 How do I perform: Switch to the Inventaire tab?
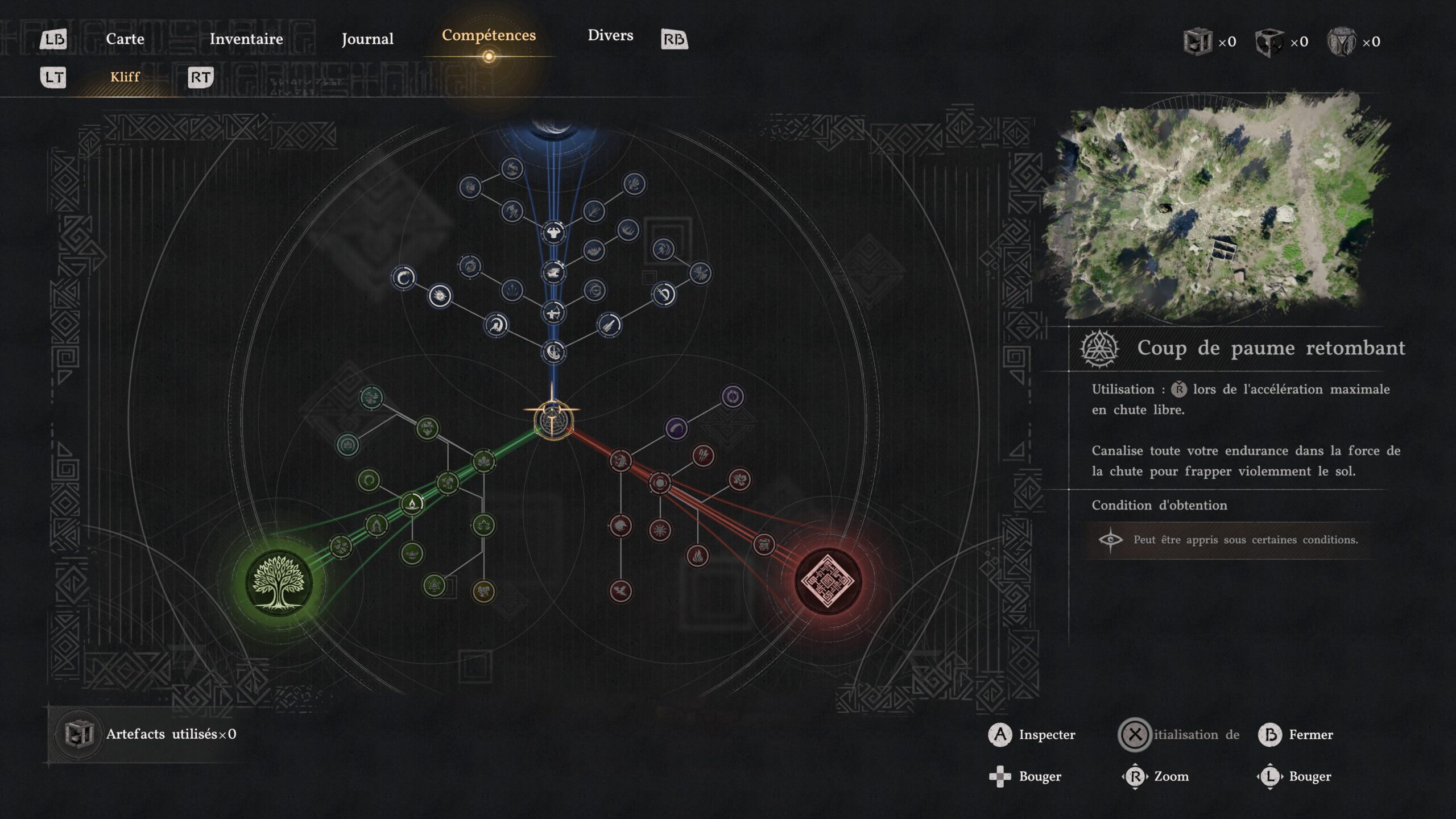246,39
